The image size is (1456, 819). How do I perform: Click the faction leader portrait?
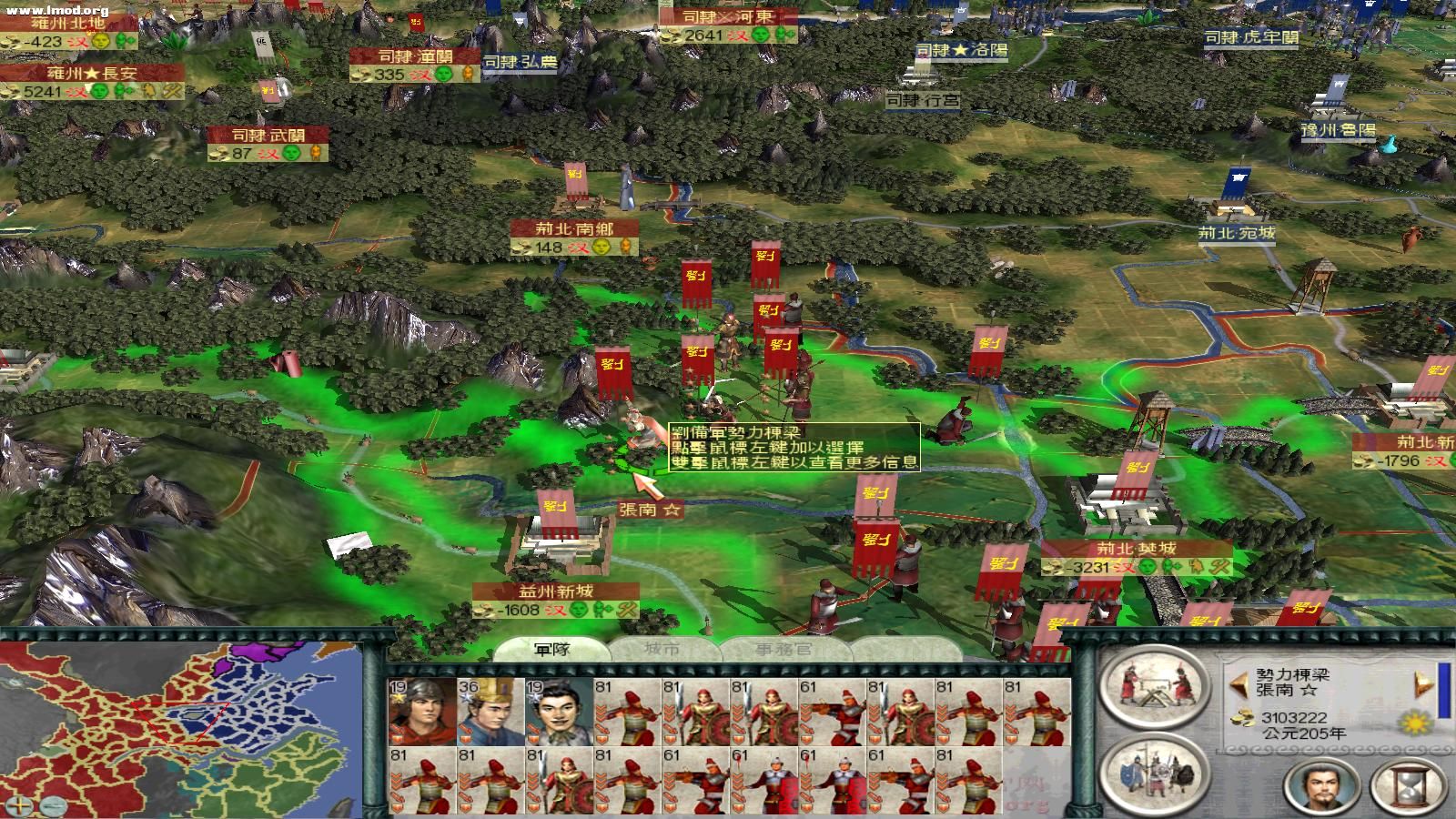coord(1322,785)
